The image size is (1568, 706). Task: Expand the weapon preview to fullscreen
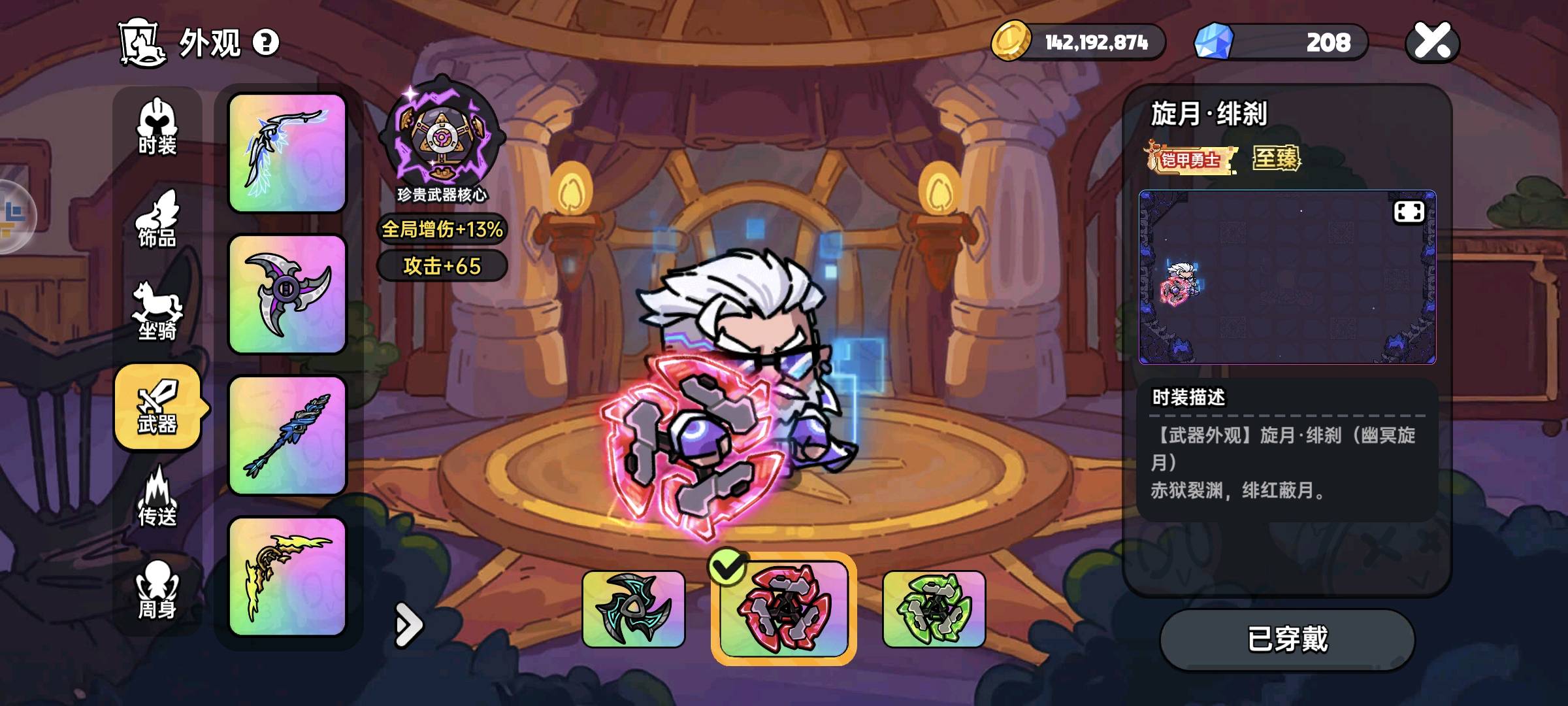click(1409, 212)
